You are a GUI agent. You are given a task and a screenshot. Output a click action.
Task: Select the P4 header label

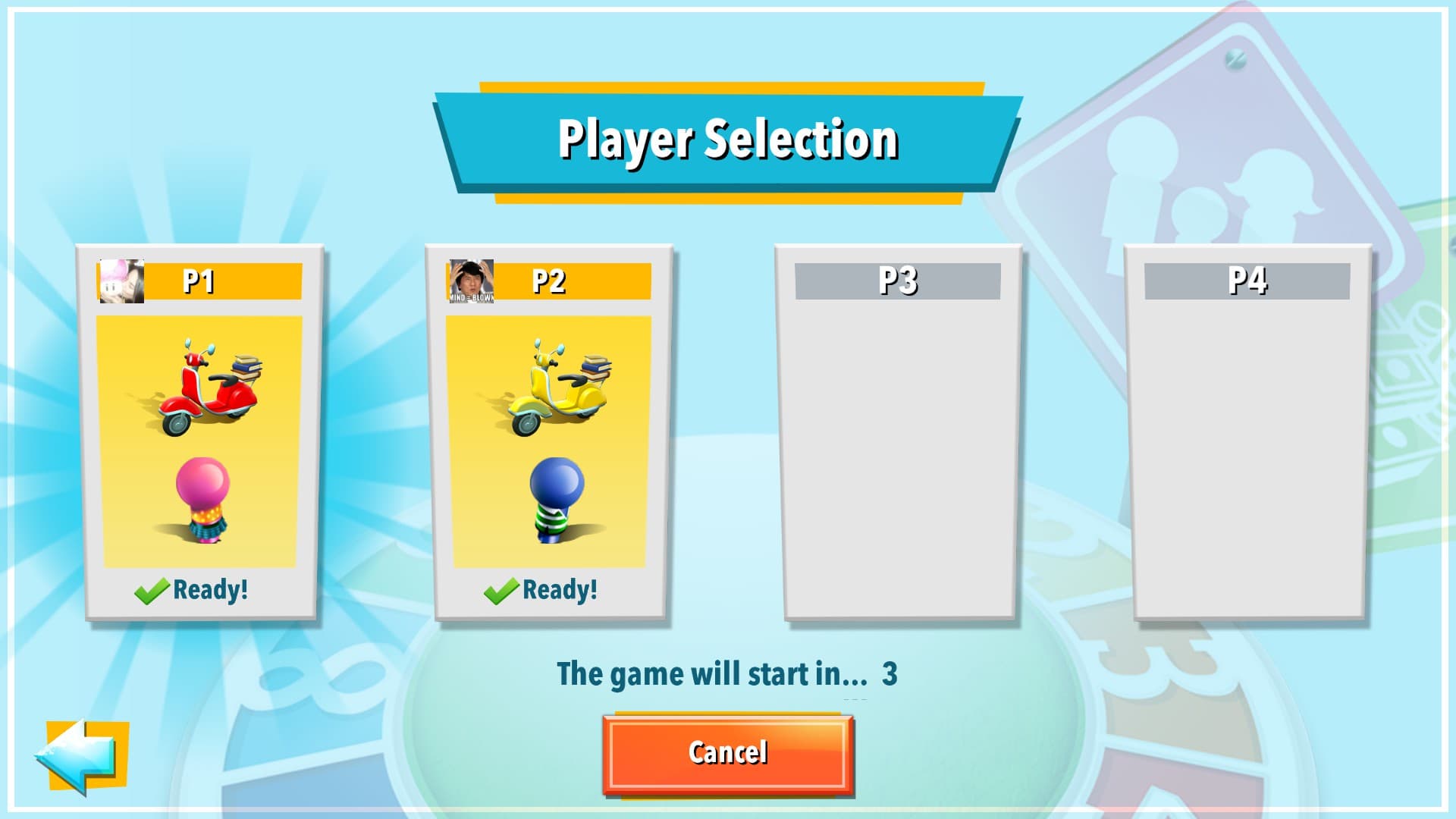tap(1247, 279)
